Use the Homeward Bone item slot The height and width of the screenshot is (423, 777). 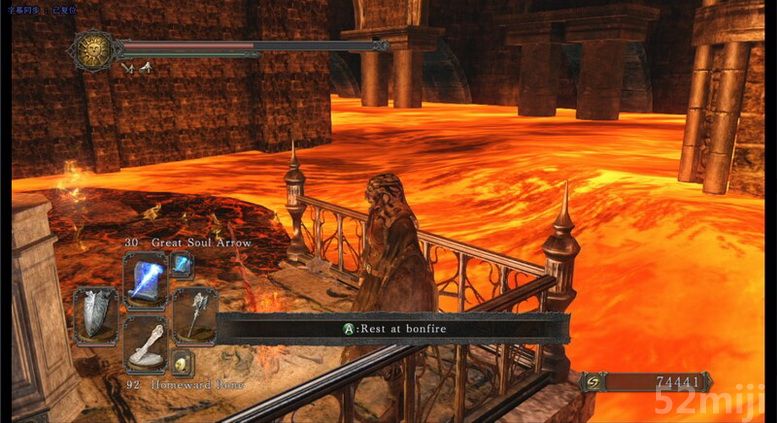click(x=145, y=345)
